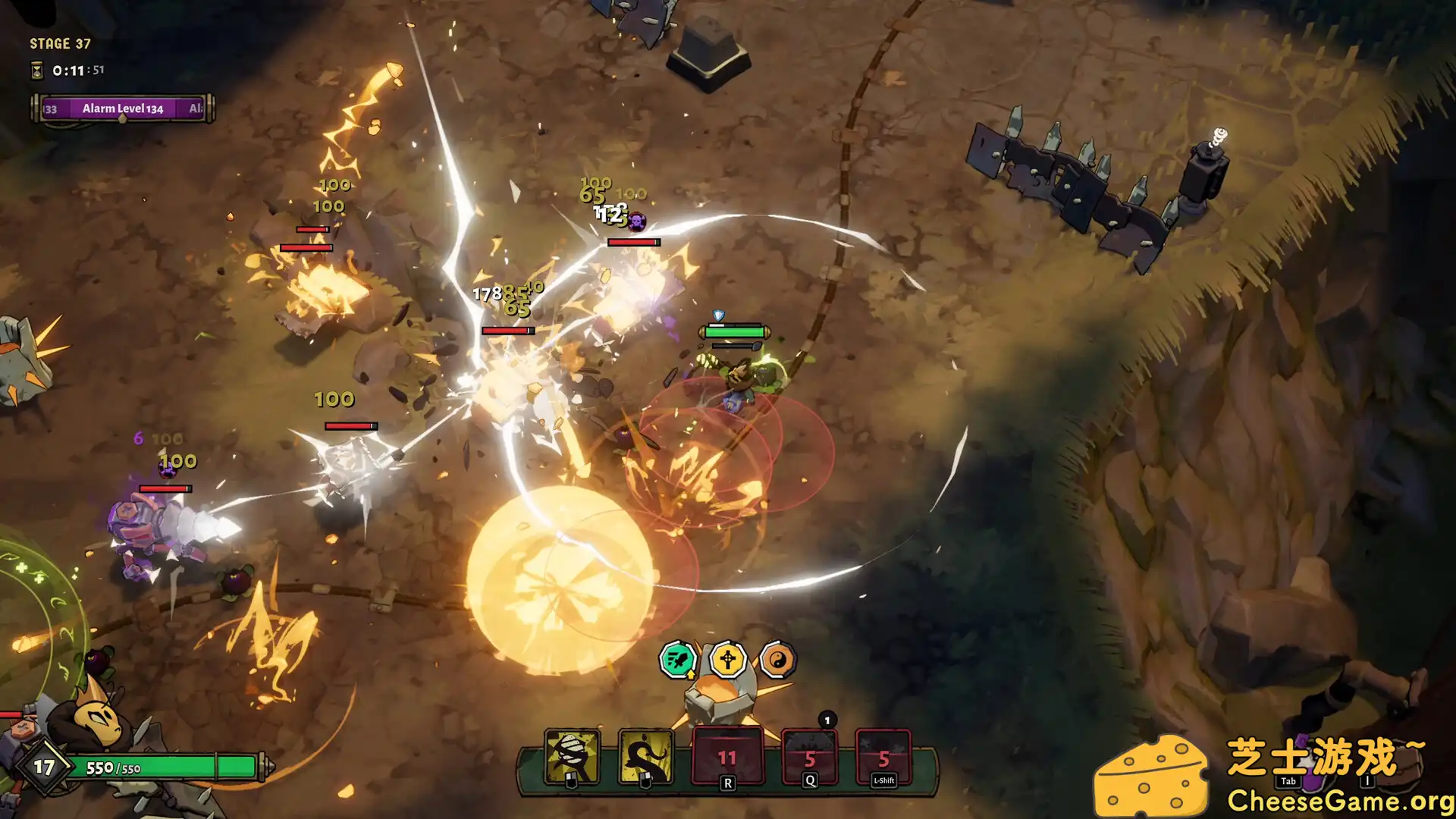Select the yellow cross buff icon
1456x819 pixels.
pyautogui.click(x=728, y=660)
